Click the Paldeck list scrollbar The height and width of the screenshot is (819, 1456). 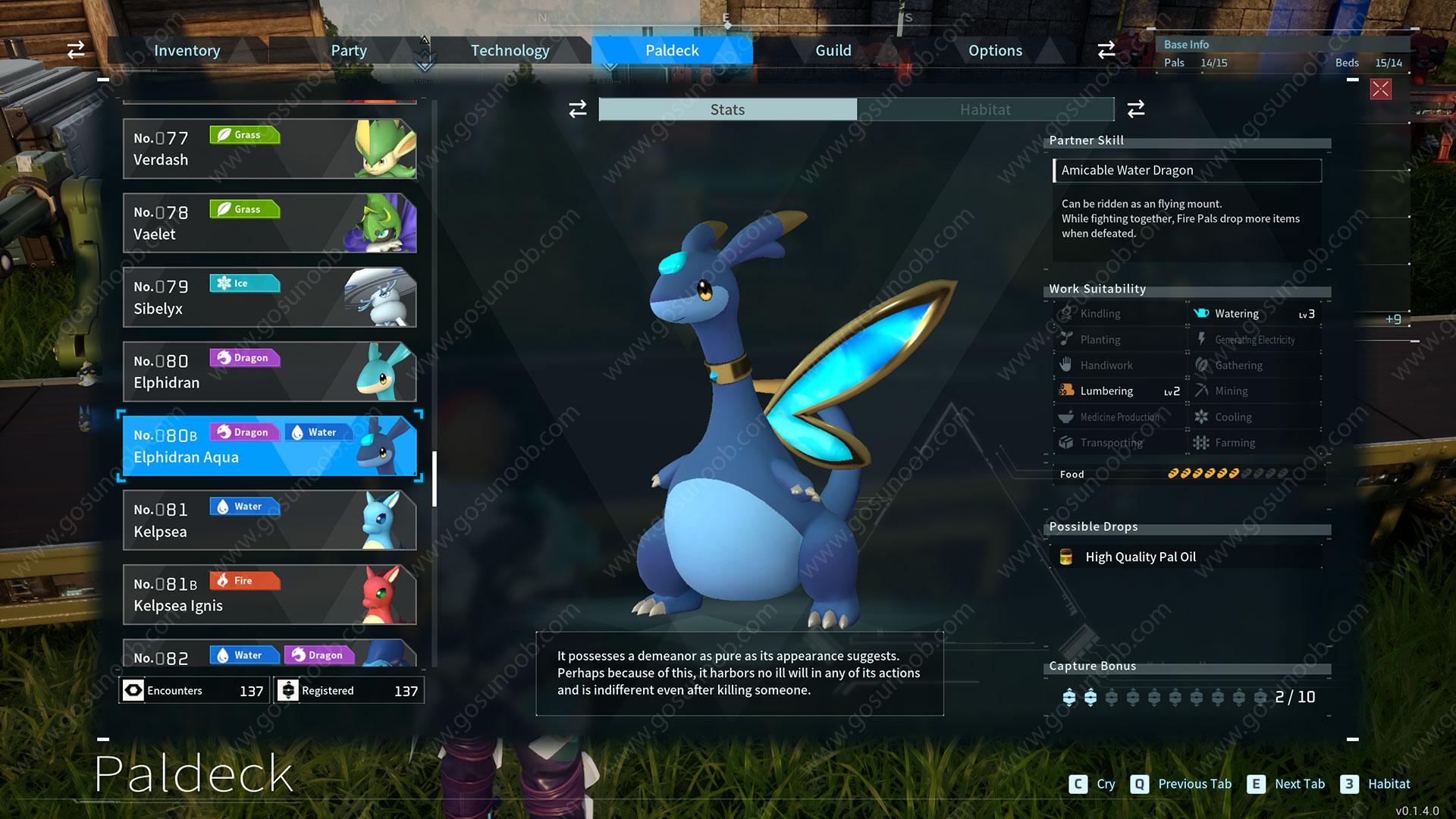pyautogui.click(x=435, y=479)
